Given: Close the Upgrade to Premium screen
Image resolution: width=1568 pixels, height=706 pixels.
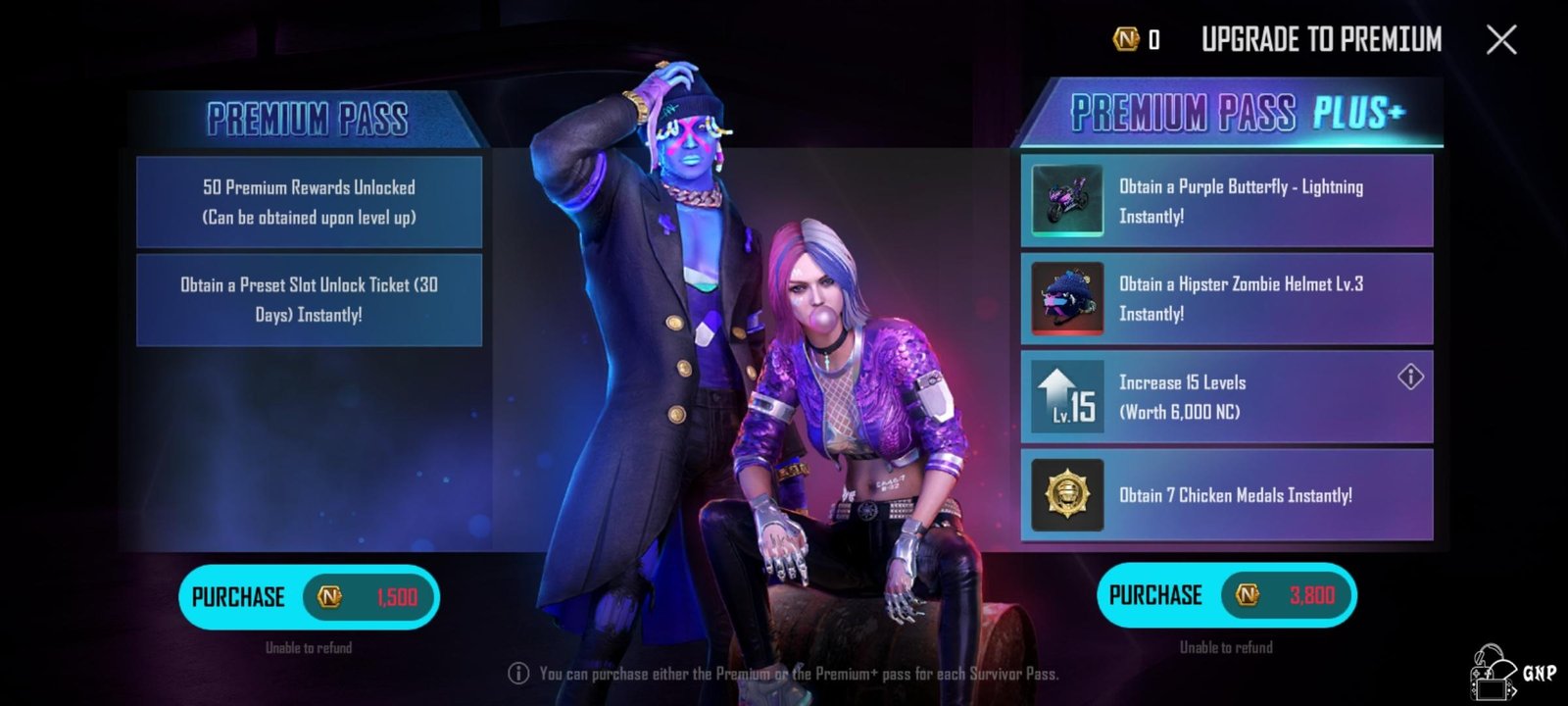Looking at the screenshot, I should click(1501, 40).
